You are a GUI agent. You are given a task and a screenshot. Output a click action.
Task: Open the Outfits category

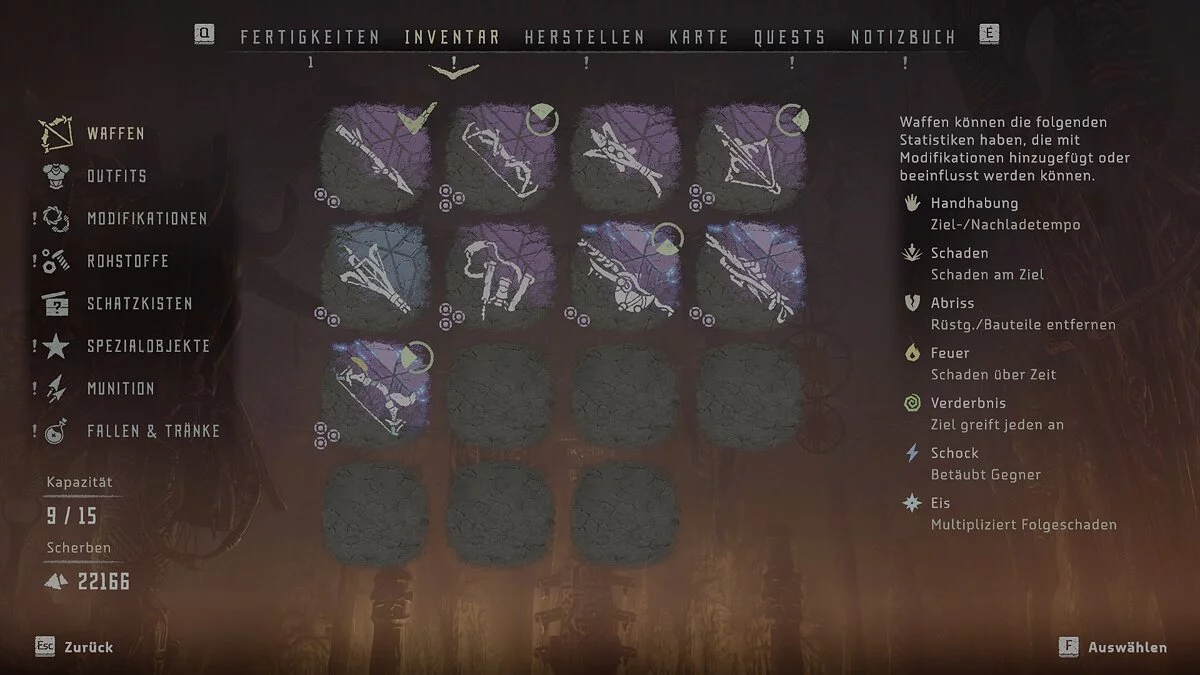(116, 176)
